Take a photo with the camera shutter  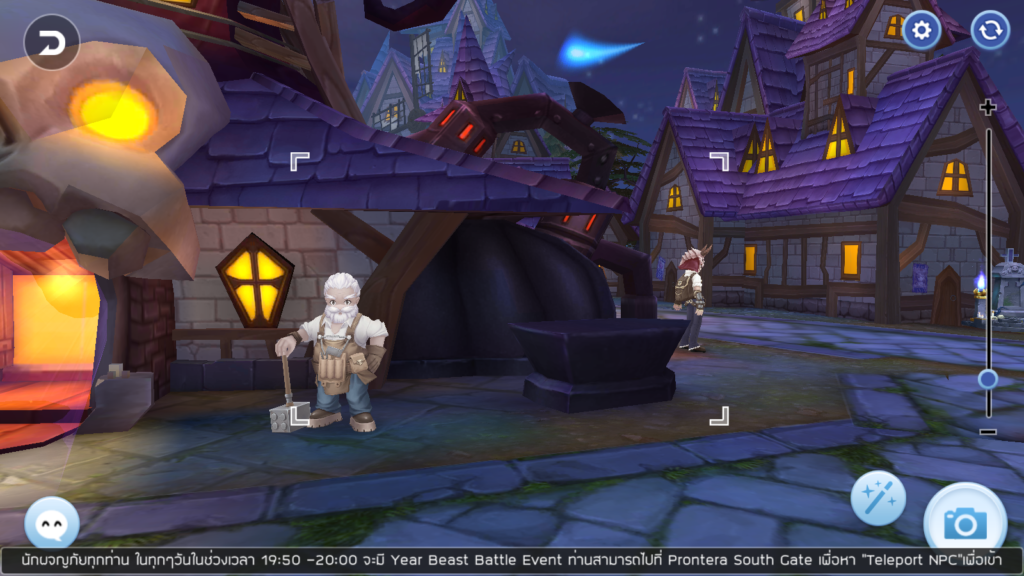point(964,519)
